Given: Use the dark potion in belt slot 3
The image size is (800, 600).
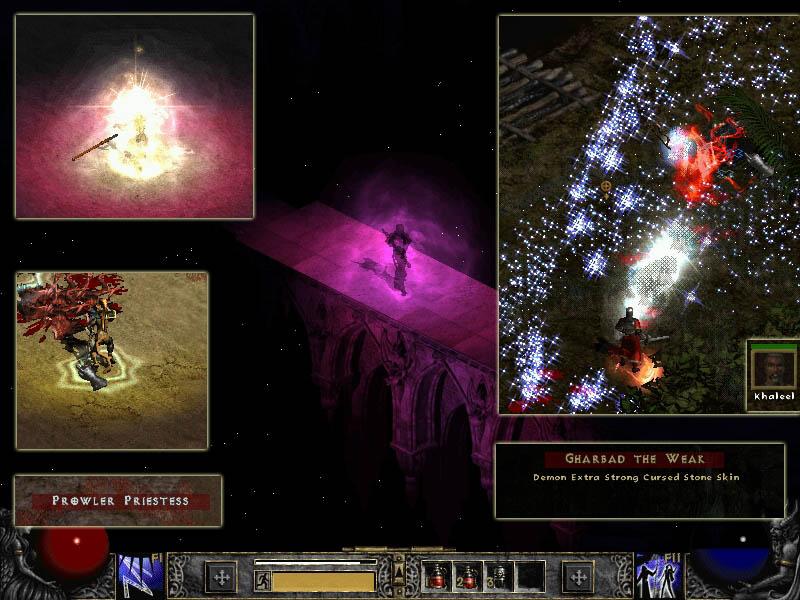Looking at the screenshot, I should tap(499, 577).
